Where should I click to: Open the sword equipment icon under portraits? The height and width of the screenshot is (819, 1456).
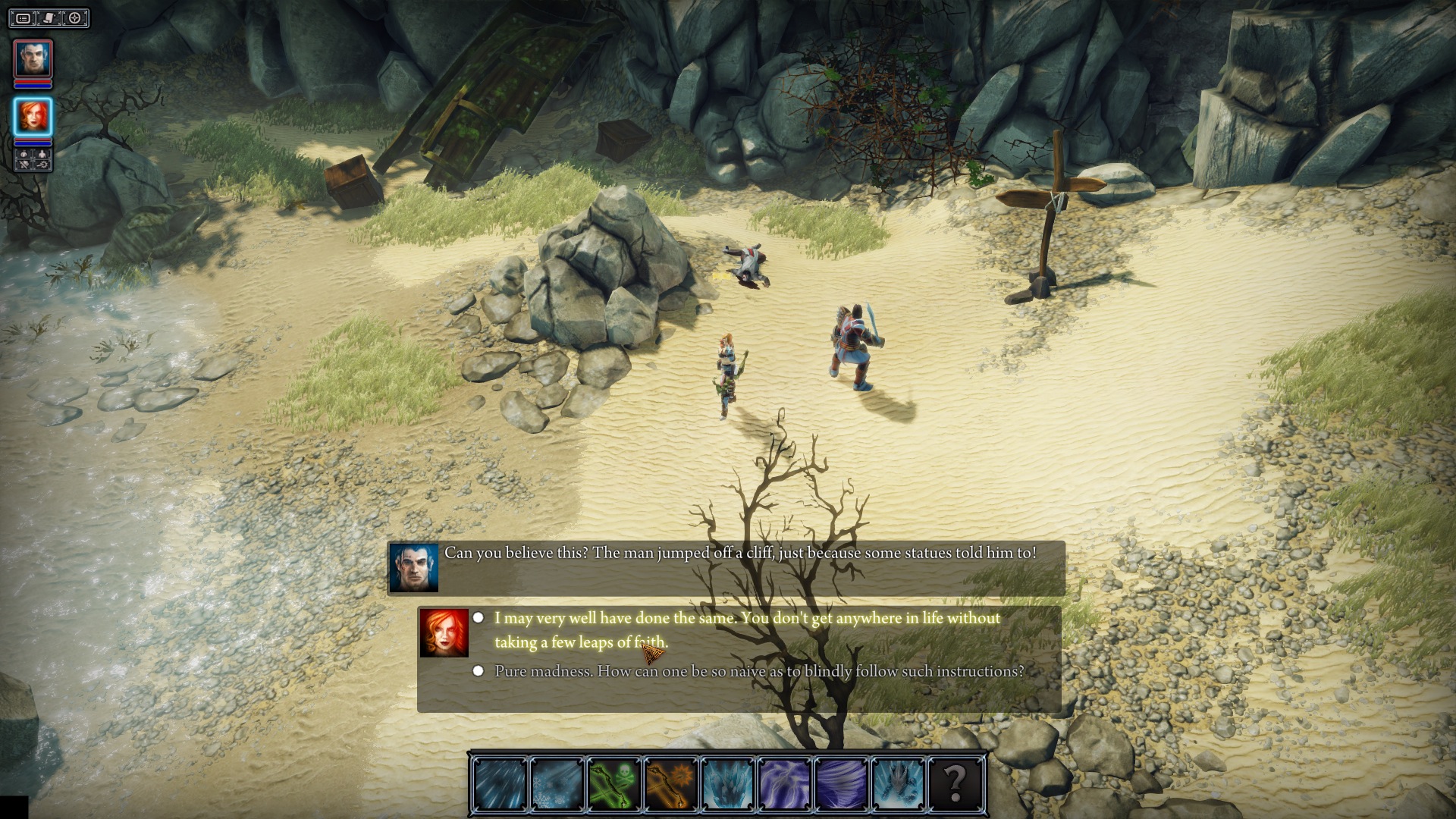pyautogui.click(x=24, y=165)
